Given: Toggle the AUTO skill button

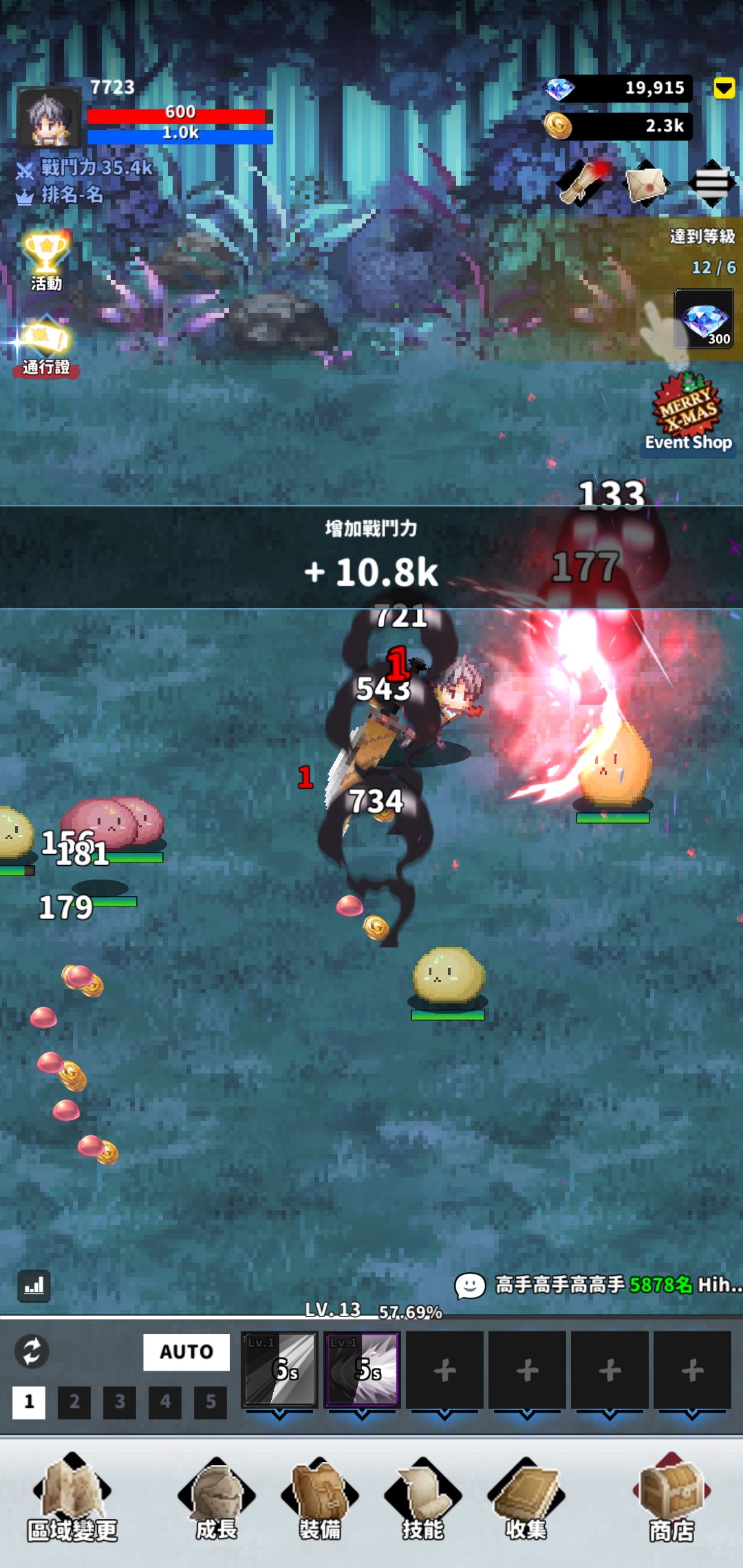Looking at the screenshot, I should pyautogui.click(x=186, y=1351).
